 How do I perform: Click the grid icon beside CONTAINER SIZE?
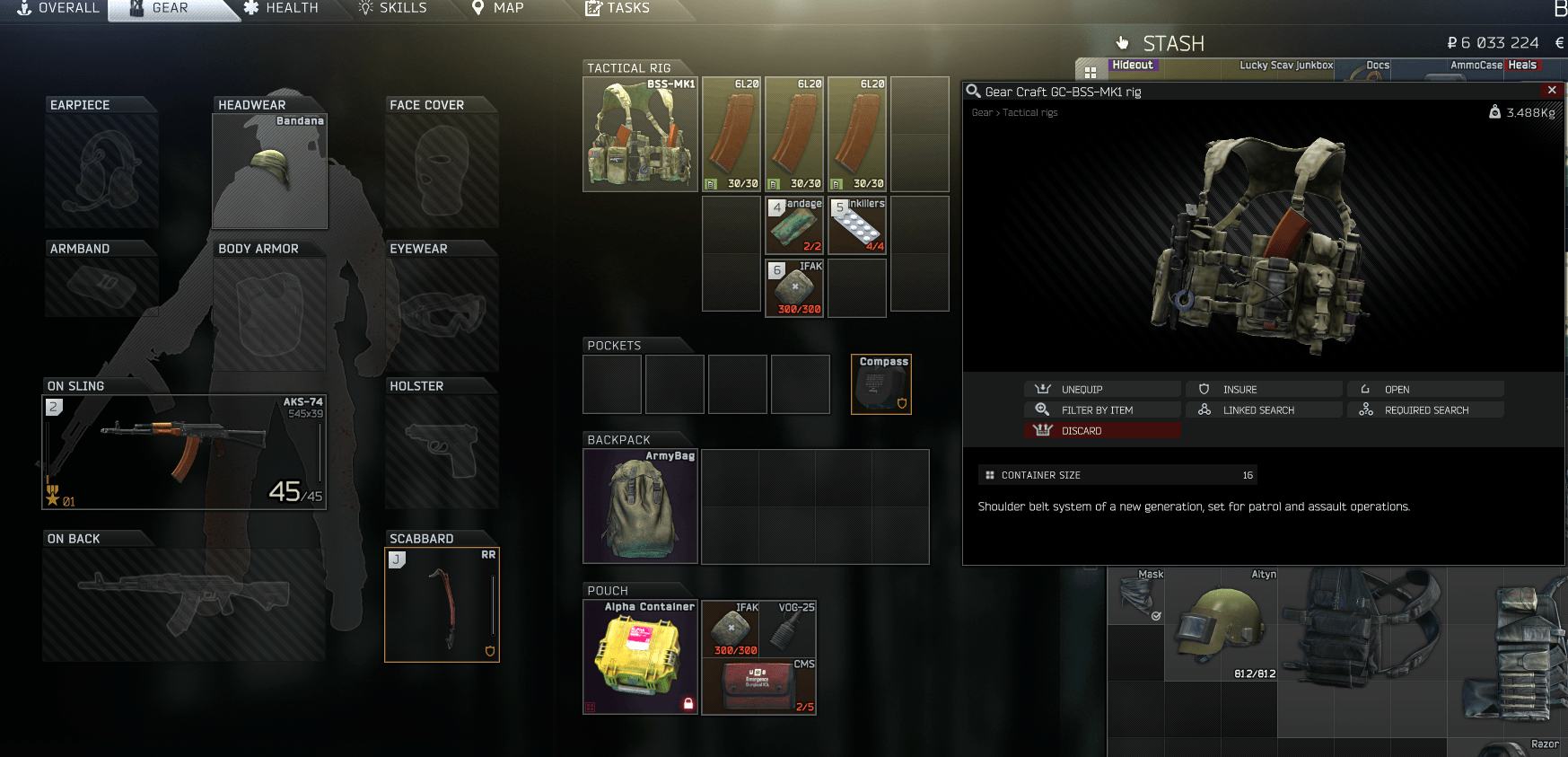pyautogui.click(x=988, y=474)
